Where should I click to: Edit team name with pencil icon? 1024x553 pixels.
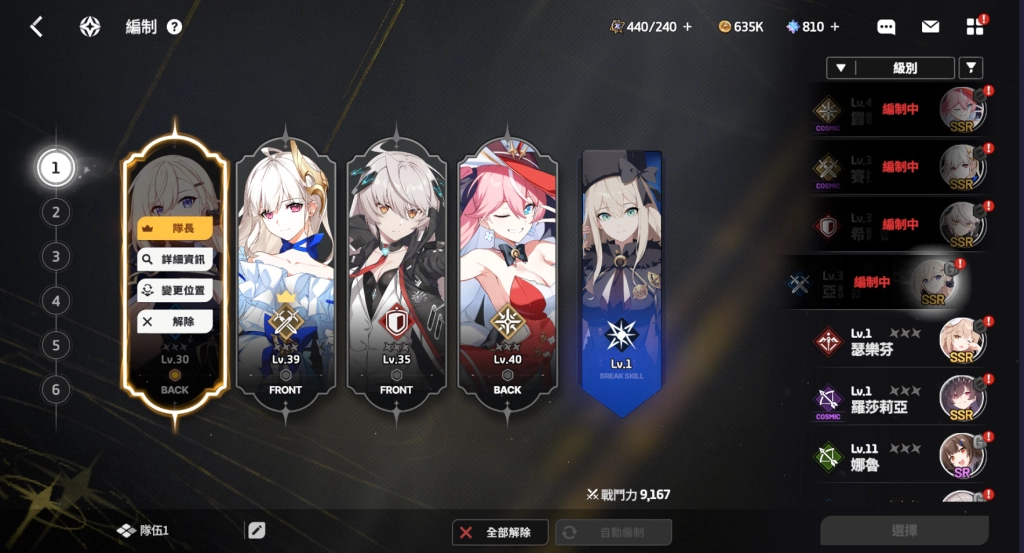(x=257, y=531)
